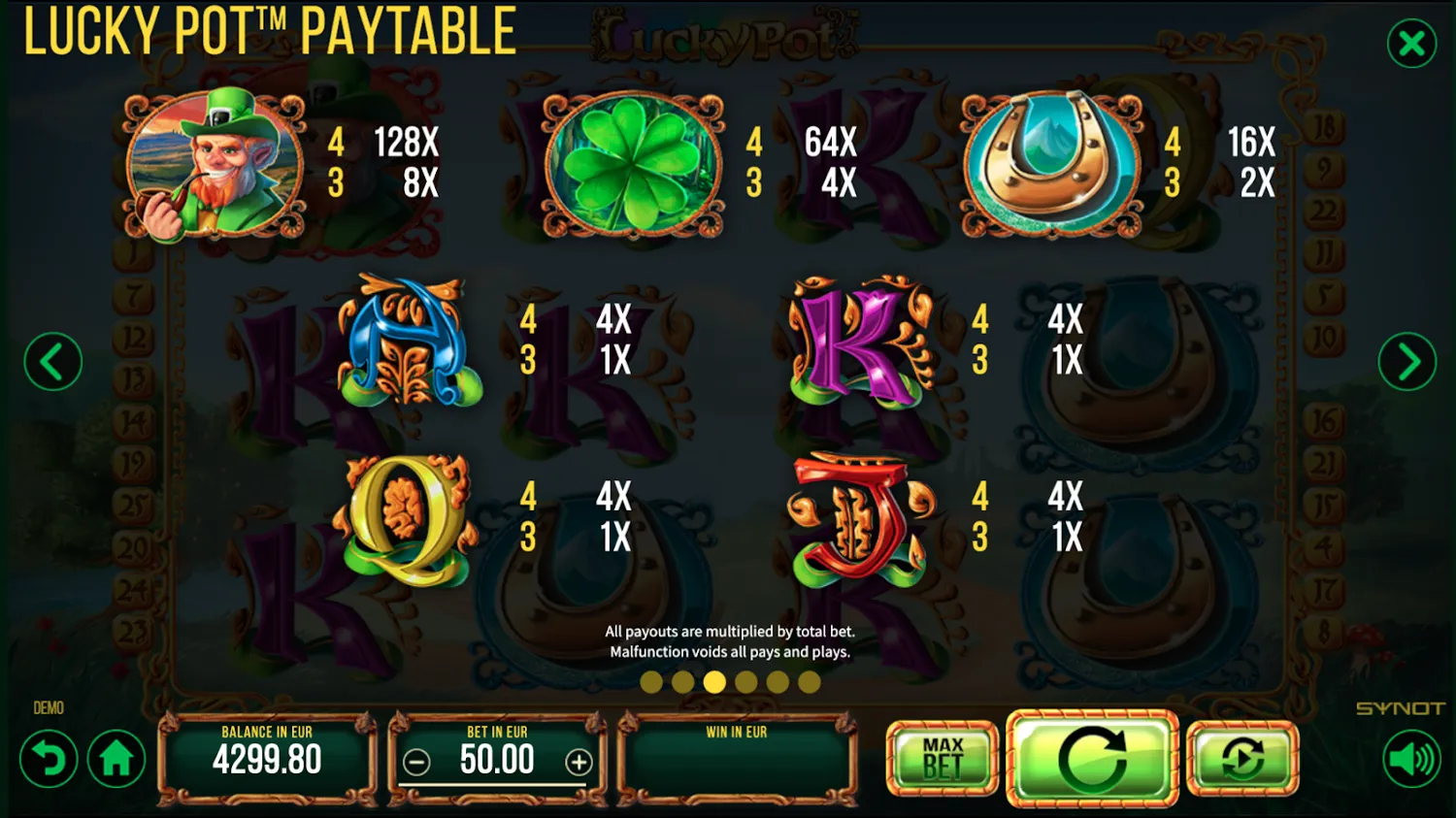This screenshot has width=1456, height=818.
Task: Click the purple K symbol
Action: 858,344
